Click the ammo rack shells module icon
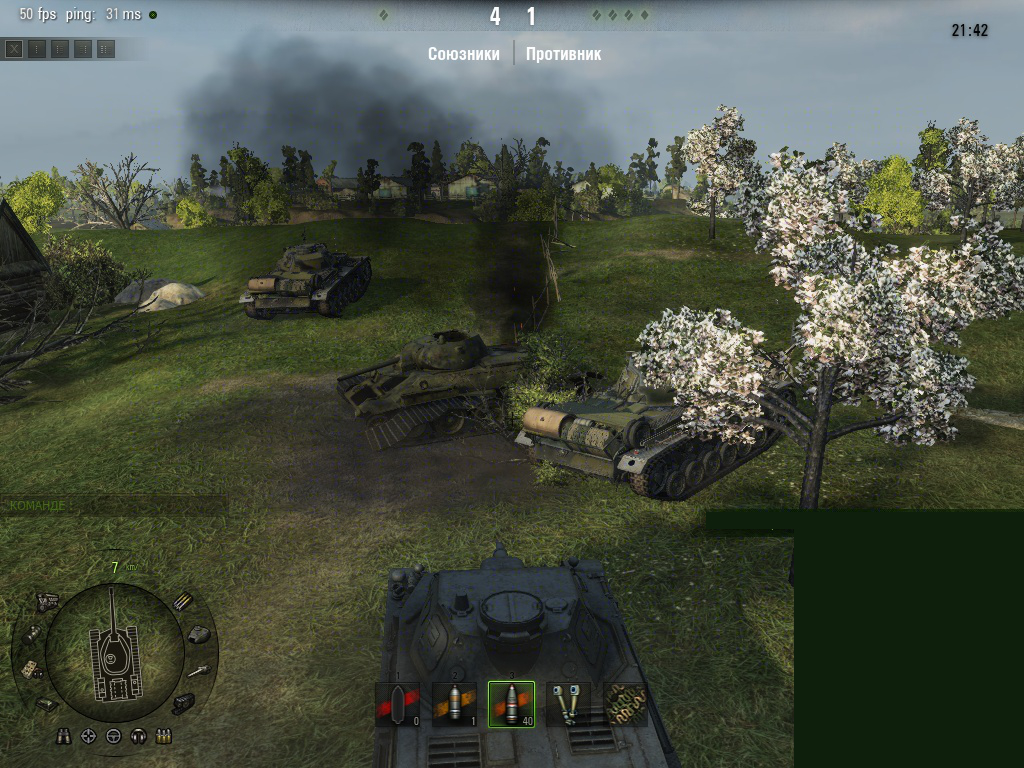Viewport: 1024px width, 768px height. pos(181,601)
